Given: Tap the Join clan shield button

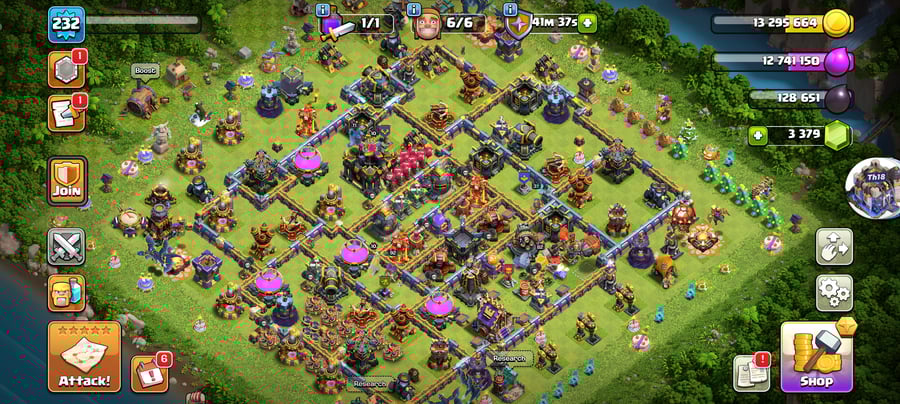Looking at the screenshot, I should click(x=67, y=181).
